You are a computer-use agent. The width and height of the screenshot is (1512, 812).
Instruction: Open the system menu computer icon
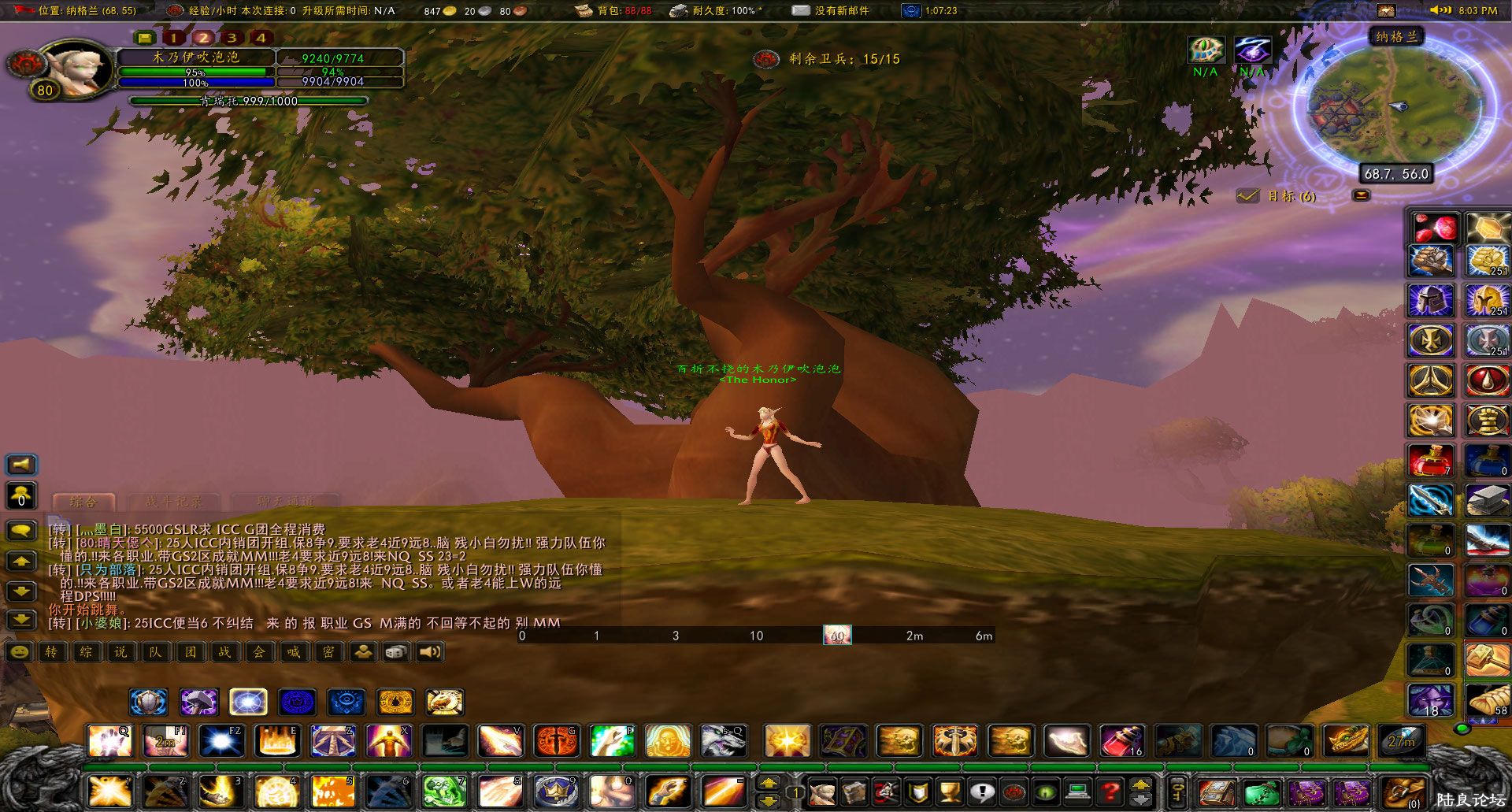point(1078,793)
